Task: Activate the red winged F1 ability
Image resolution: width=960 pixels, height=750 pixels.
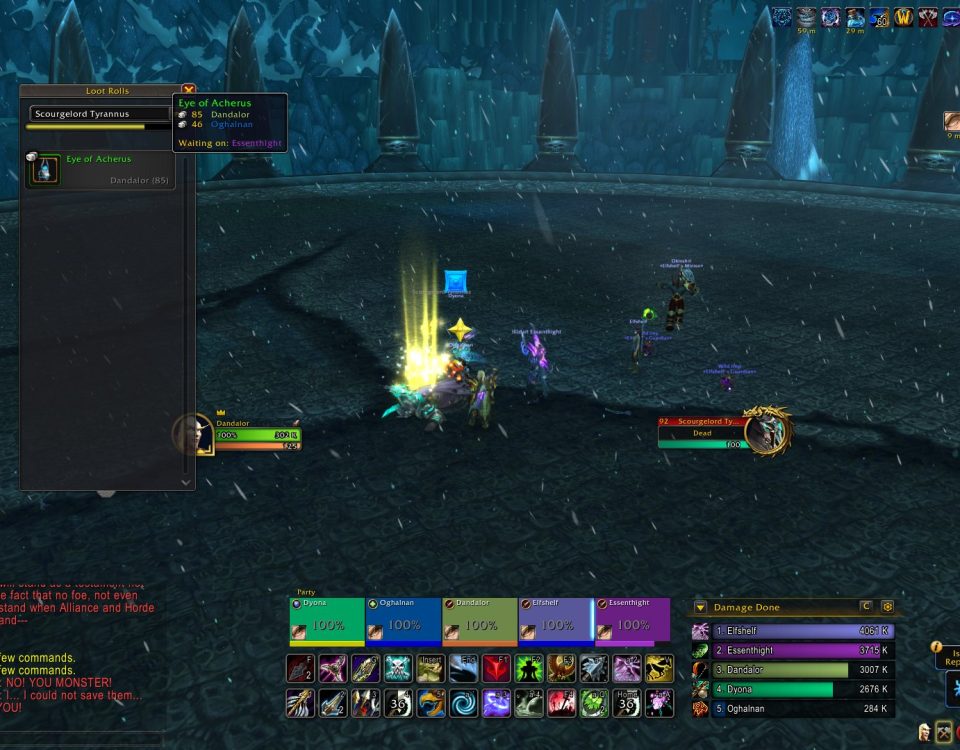Action: pyautogui.click(x=497, y=668)
